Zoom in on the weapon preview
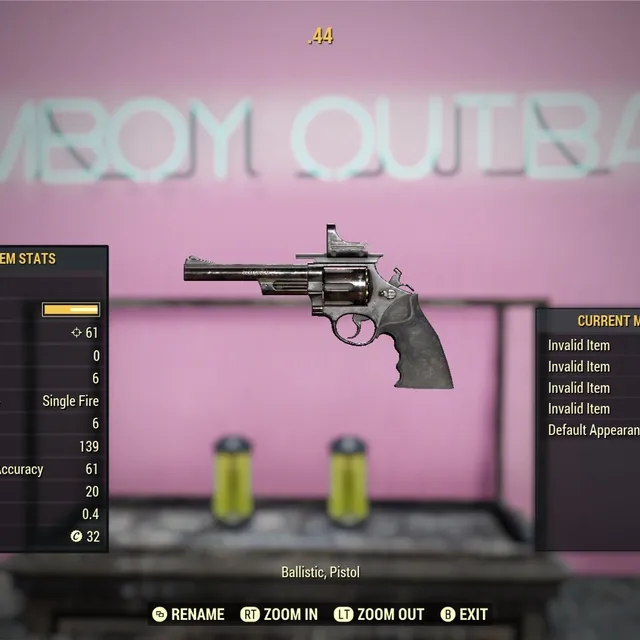640x640 pixels. [280, 614]
